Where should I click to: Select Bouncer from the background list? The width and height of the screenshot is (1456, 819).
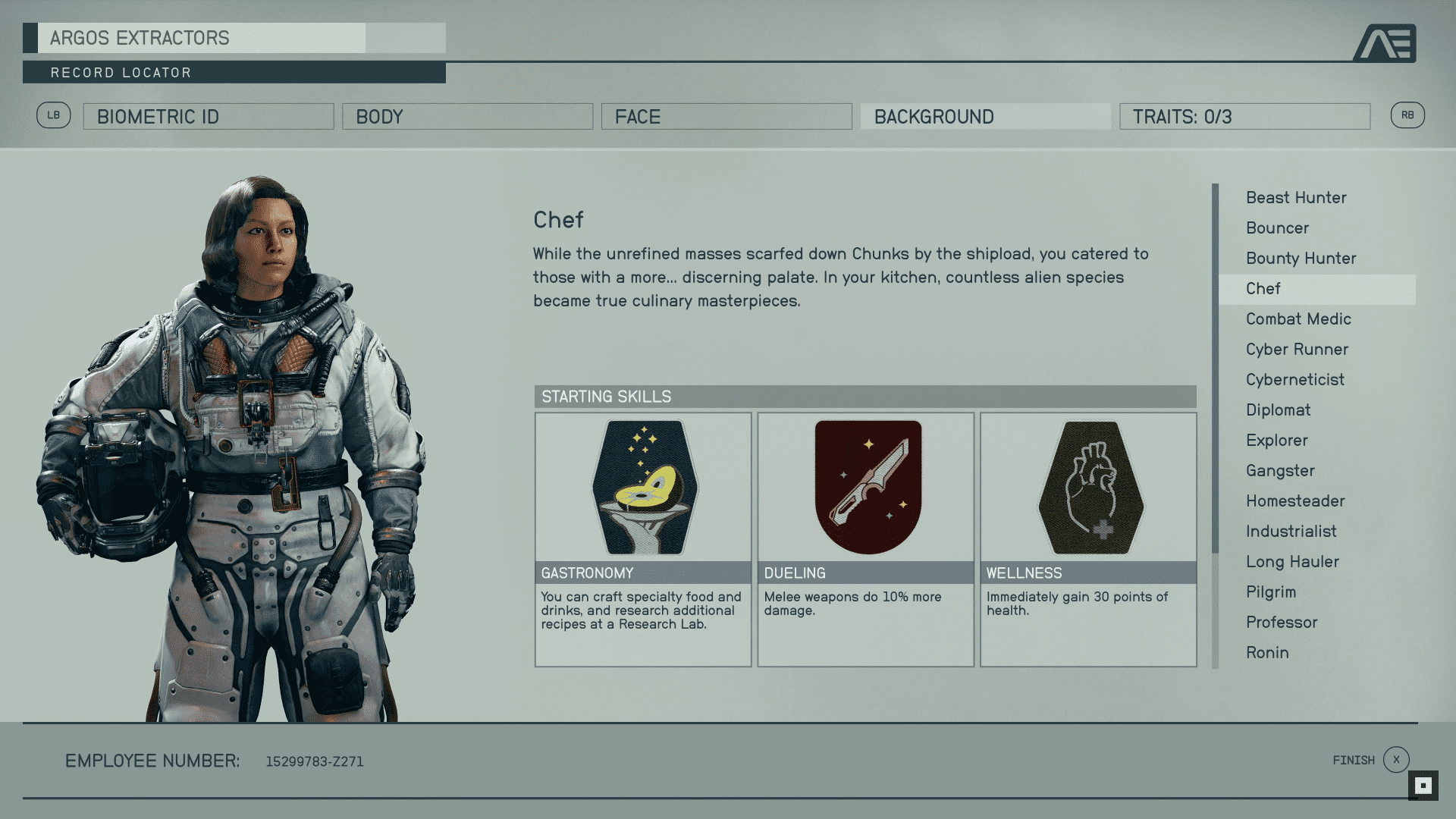pos(1277,228)
